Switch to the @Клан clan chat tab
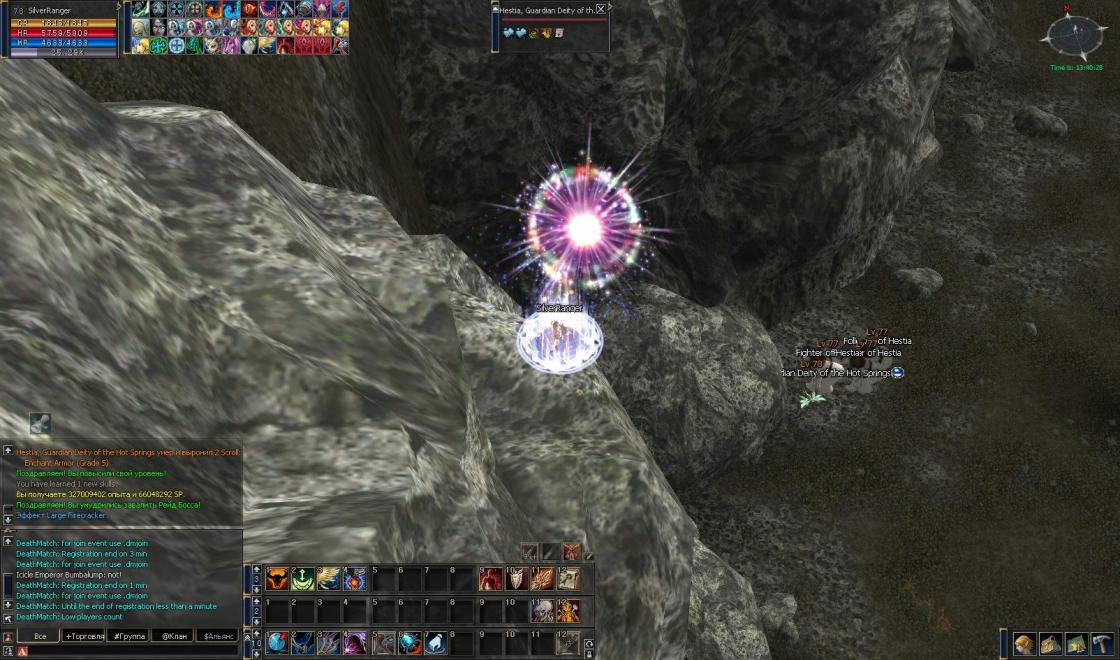Viewport: 1120px width, 660px height. click(174, 636)
